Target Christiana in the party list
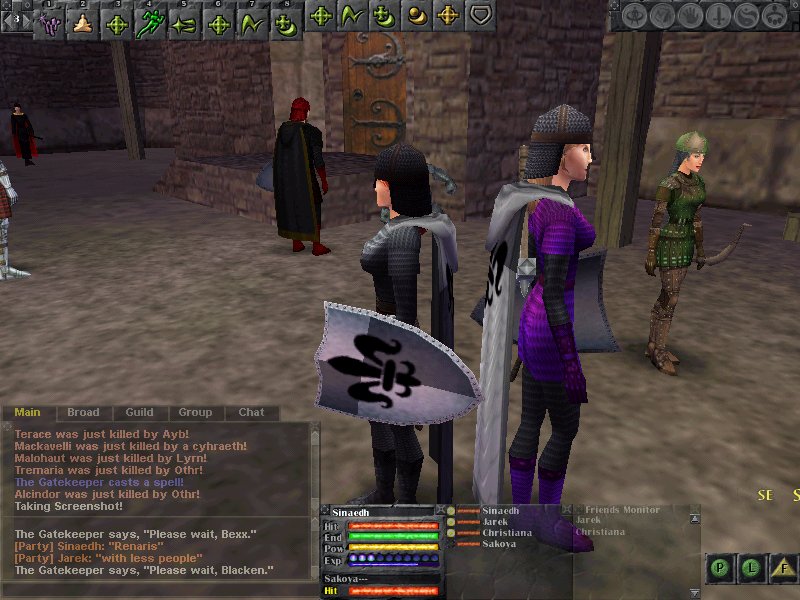800x600 pixels. pyautogui.click(x=506, y=533)
